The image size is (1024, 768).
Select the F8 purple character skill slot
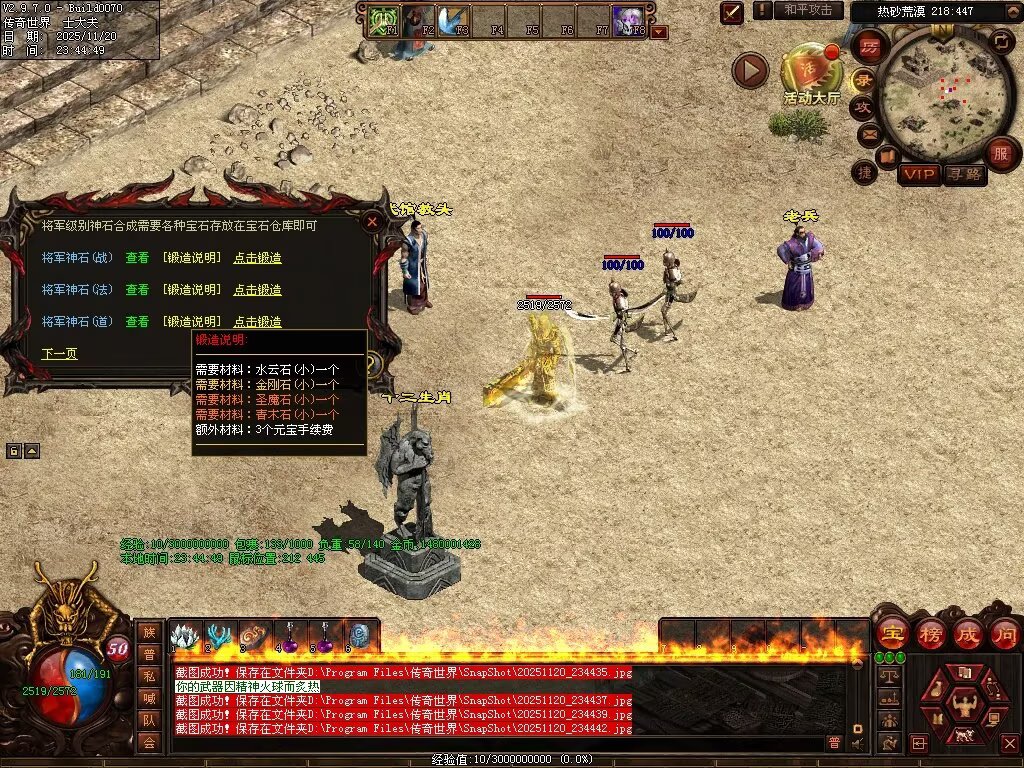coord(630,20)
